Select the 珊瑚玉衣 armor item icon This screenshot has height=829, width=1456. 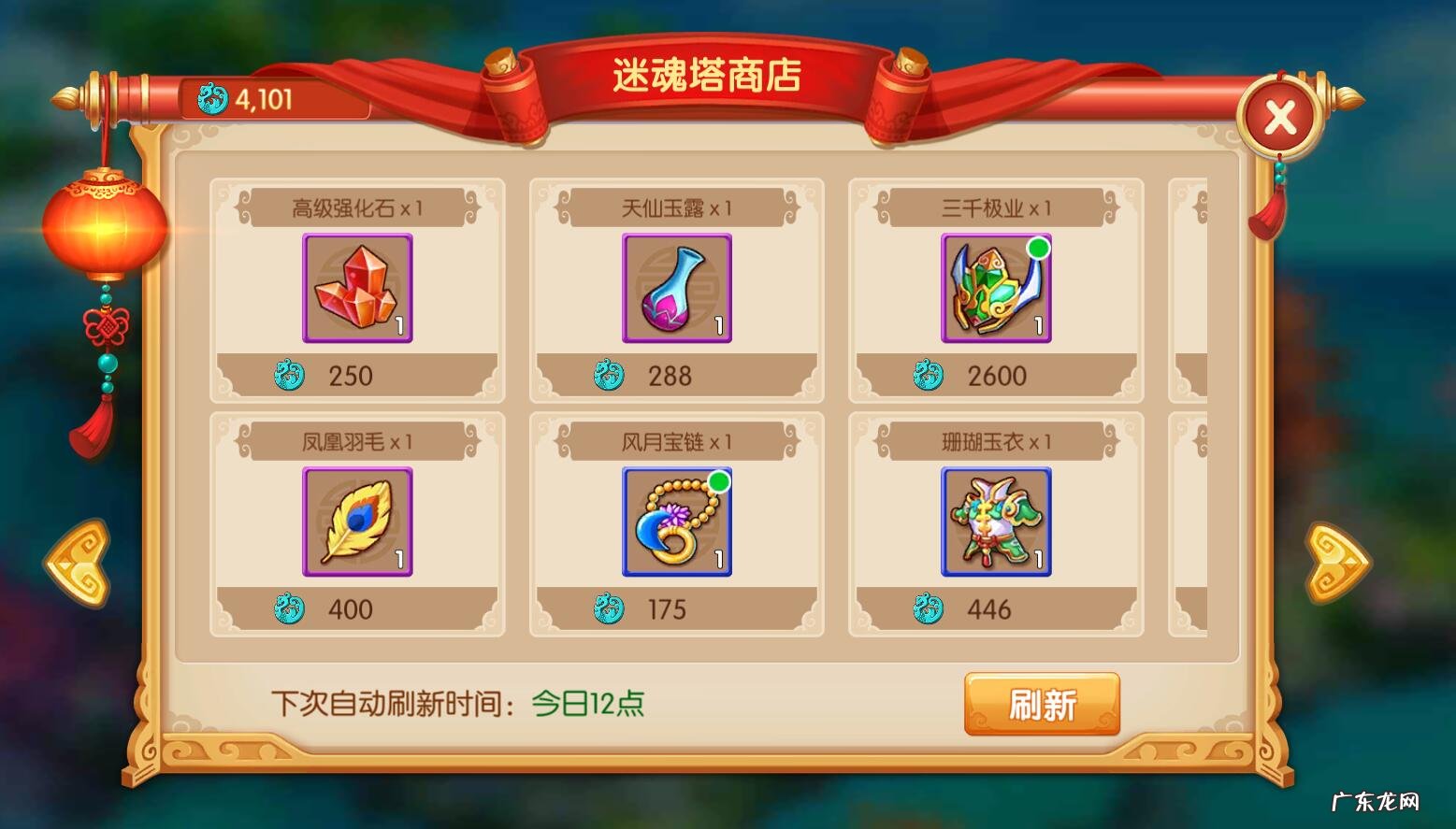coord(995,523)
